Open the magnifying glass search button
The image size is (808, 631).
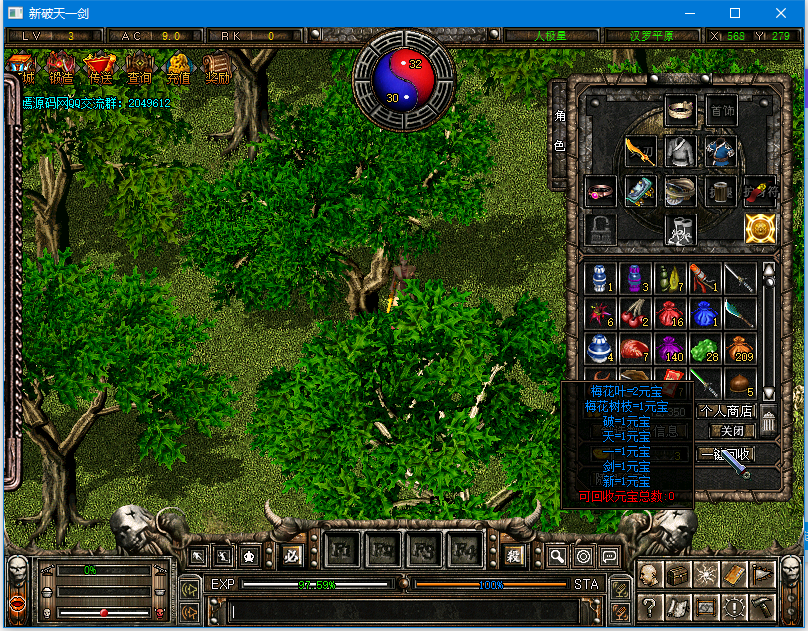point(557,556)
